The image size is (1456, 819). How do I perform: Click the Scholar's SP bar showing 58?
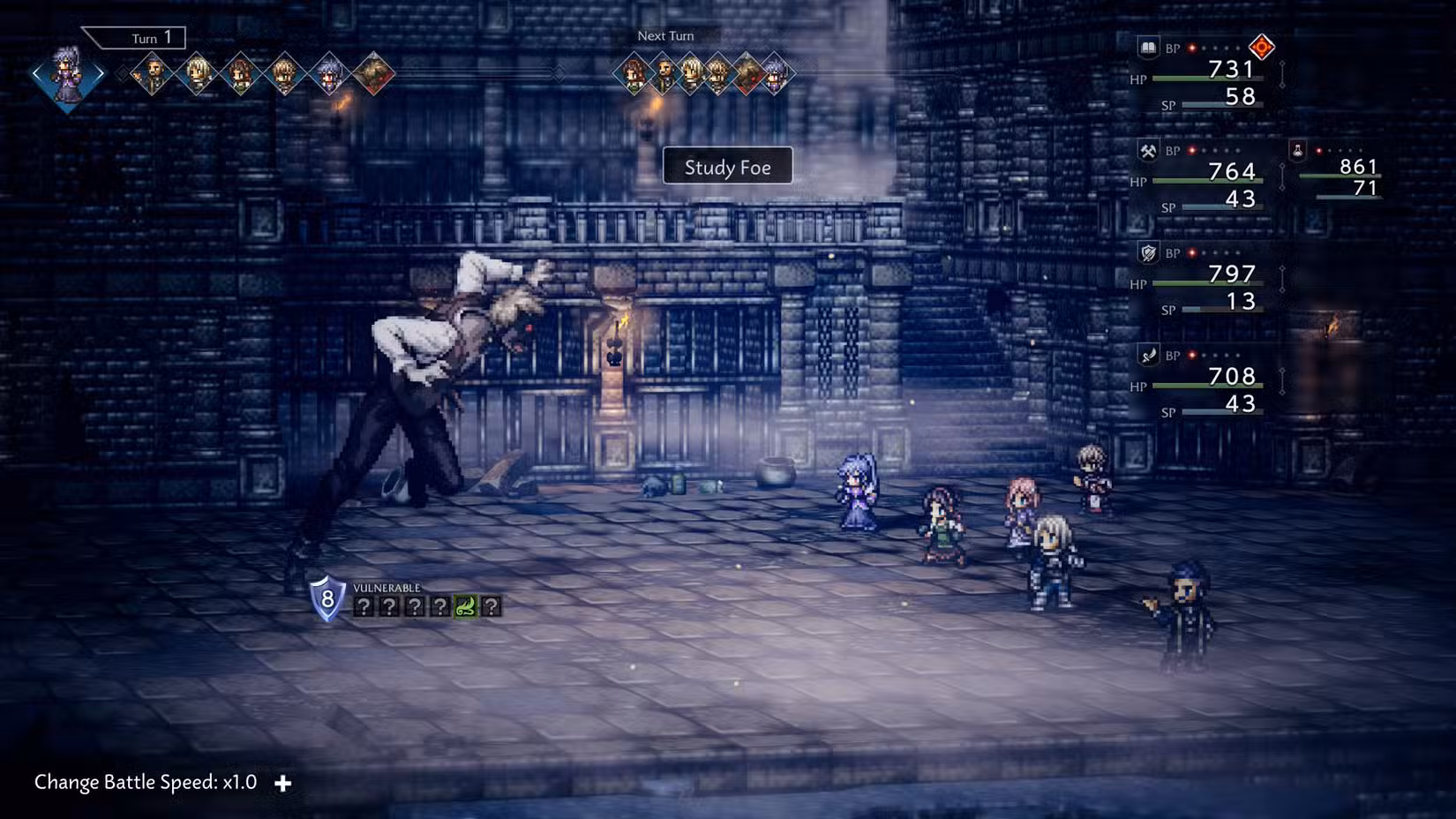[x=1222, y=105]
